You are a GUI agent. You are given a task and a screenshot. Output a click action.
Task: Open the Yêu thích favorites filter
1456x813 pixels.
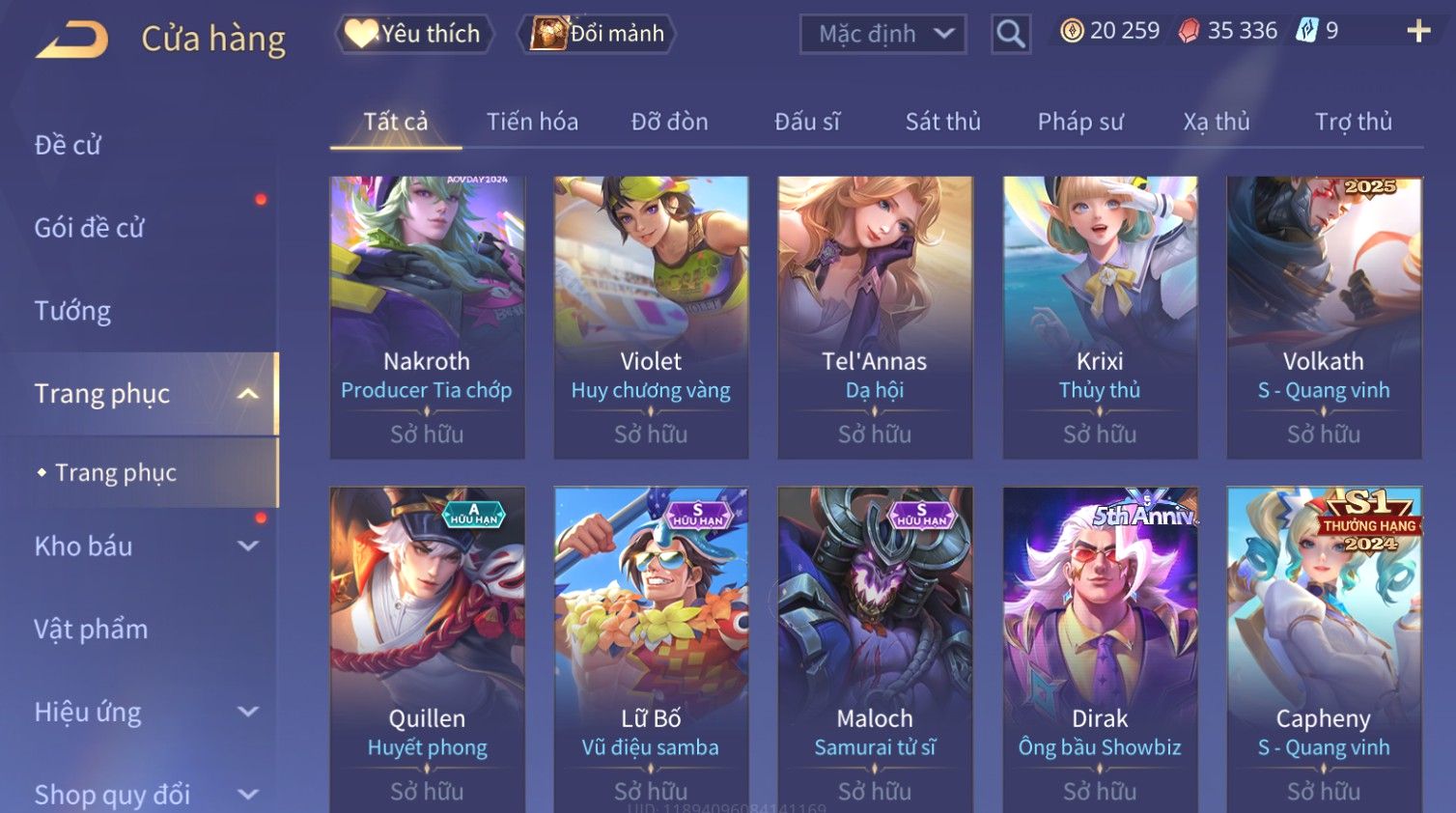[414, 34]
